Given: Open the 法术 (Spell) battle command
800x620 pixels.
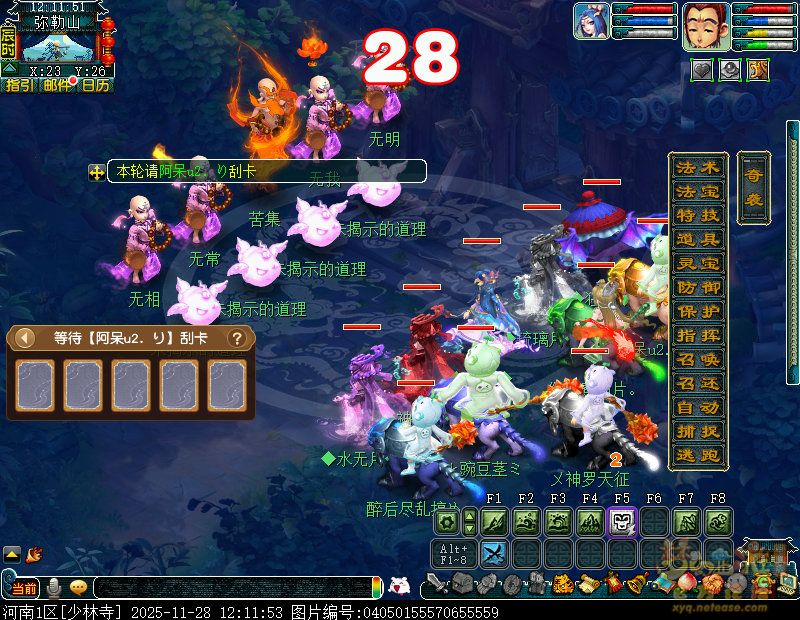Looking at the screenshot, I should [x=697, y=167].
